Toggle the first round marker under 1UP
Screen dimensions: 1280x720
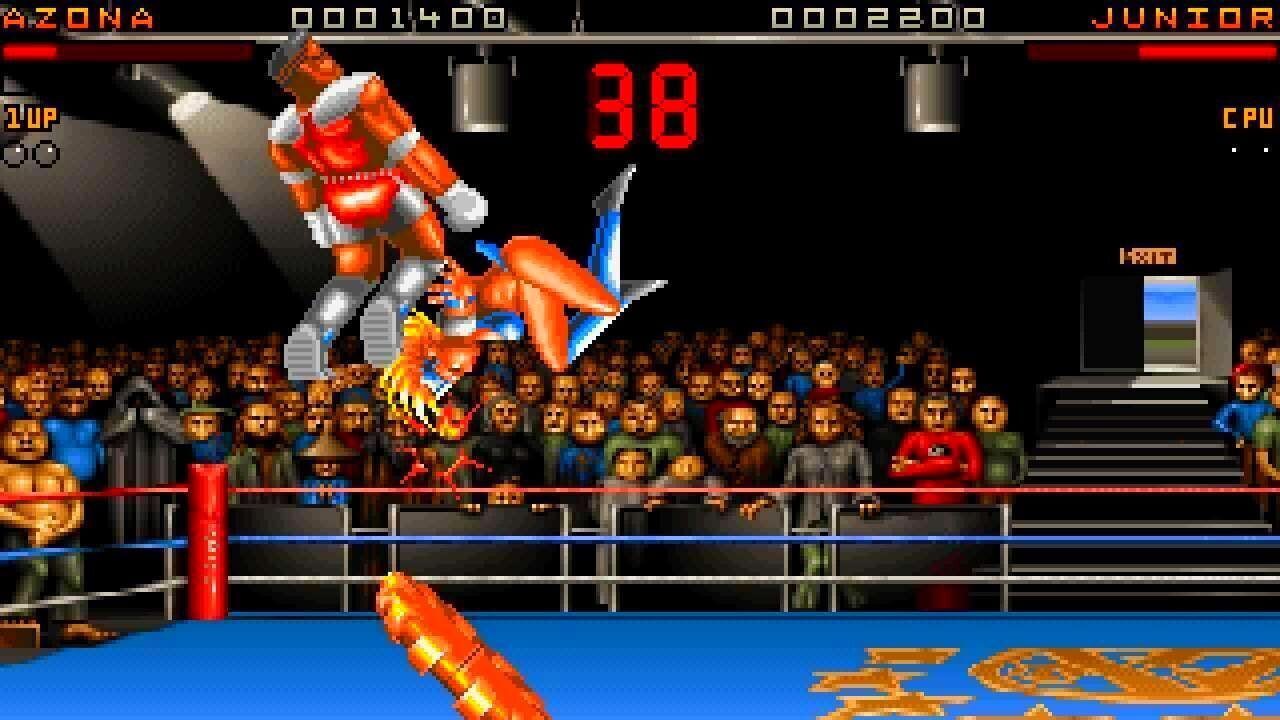(x=14, y=155)
